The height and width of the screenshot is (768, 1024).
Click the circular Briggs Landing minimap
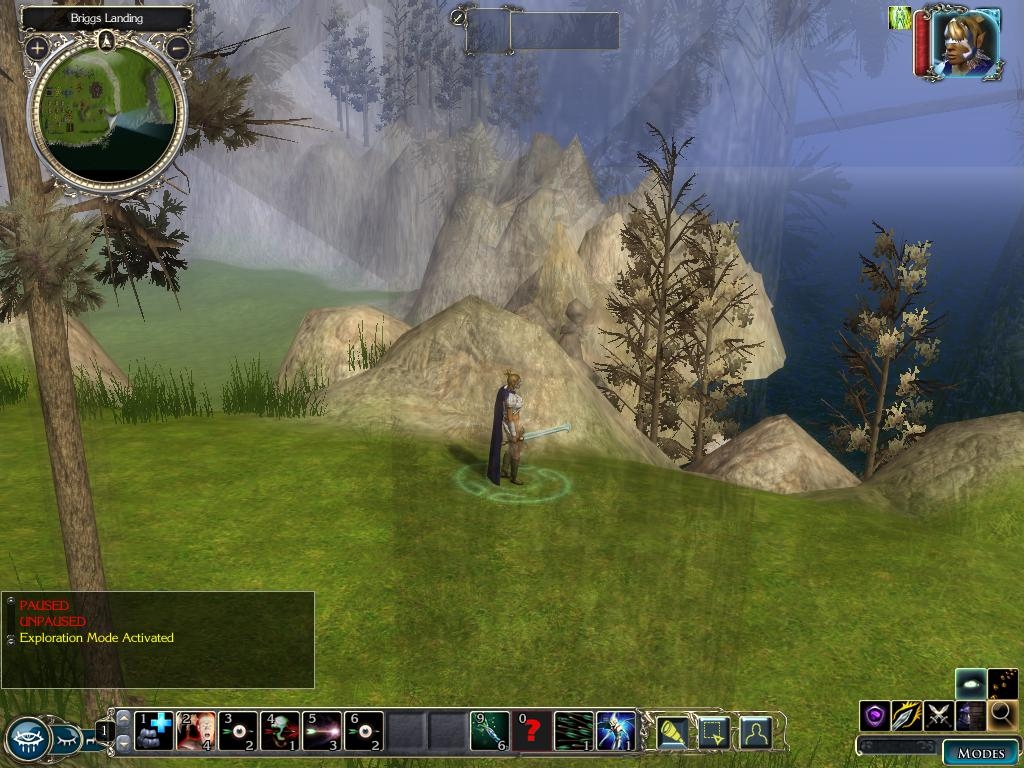pos(106,115)
